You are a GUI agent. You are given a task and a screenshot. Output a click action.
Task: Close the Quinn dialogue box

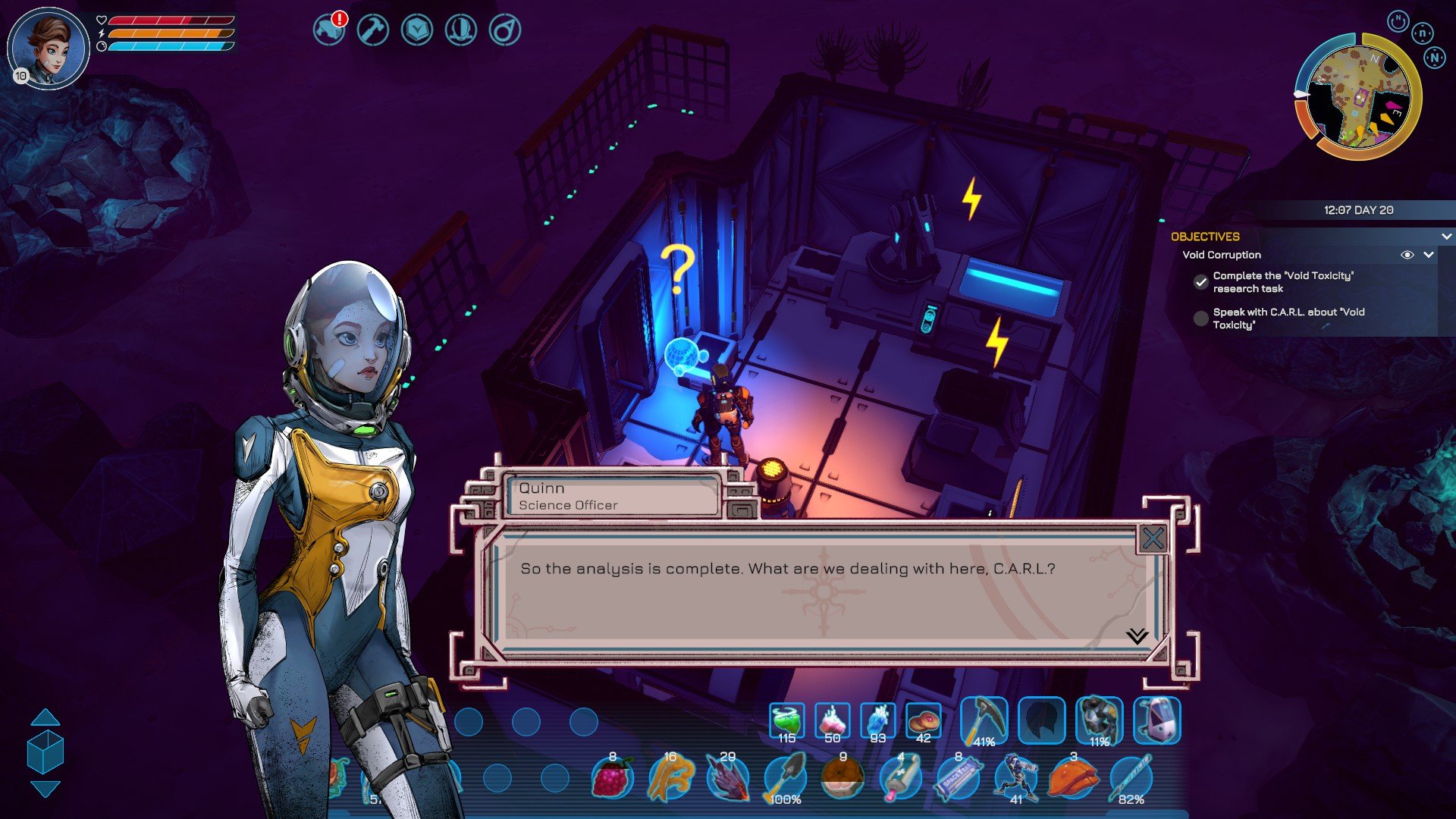point(1153,539)
